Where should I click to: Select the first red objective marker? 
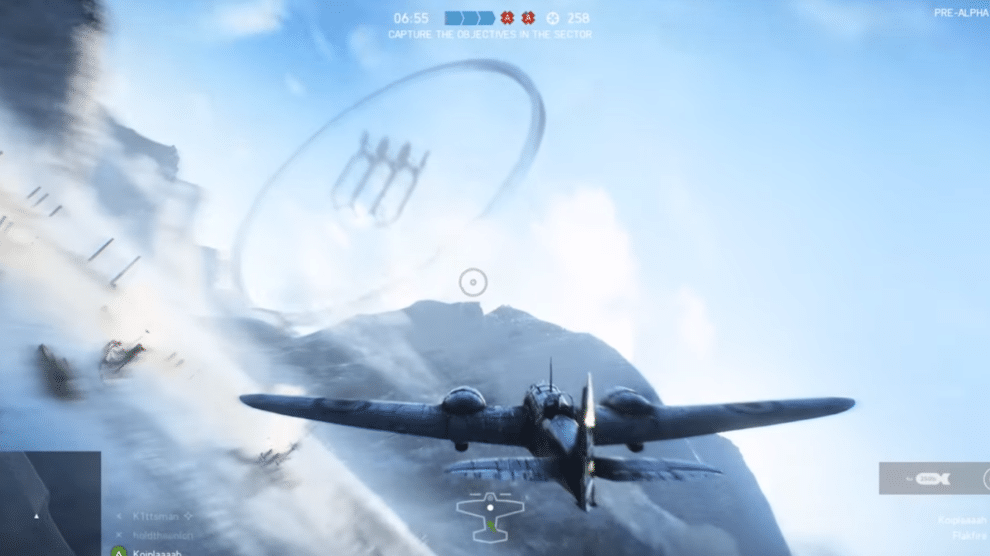point(507,18)
